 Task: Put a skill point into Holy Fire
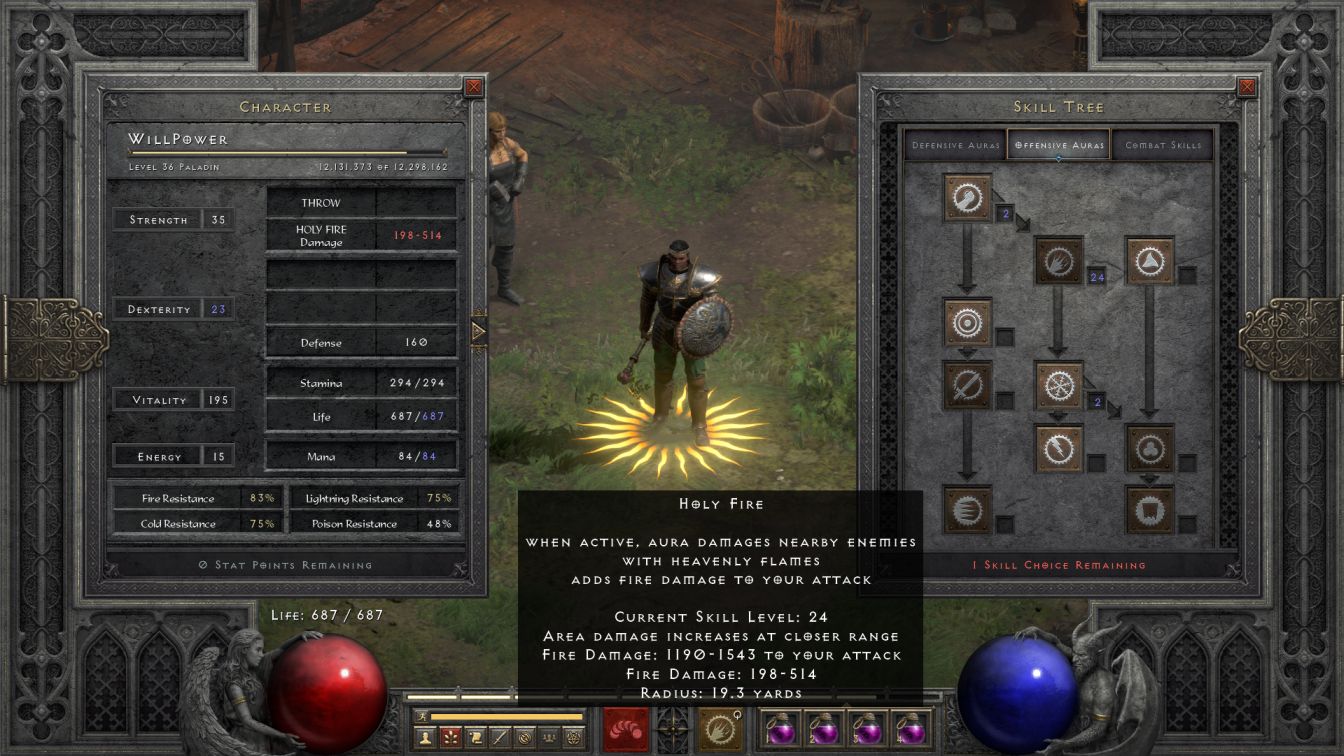click(x=1059, y=261)
